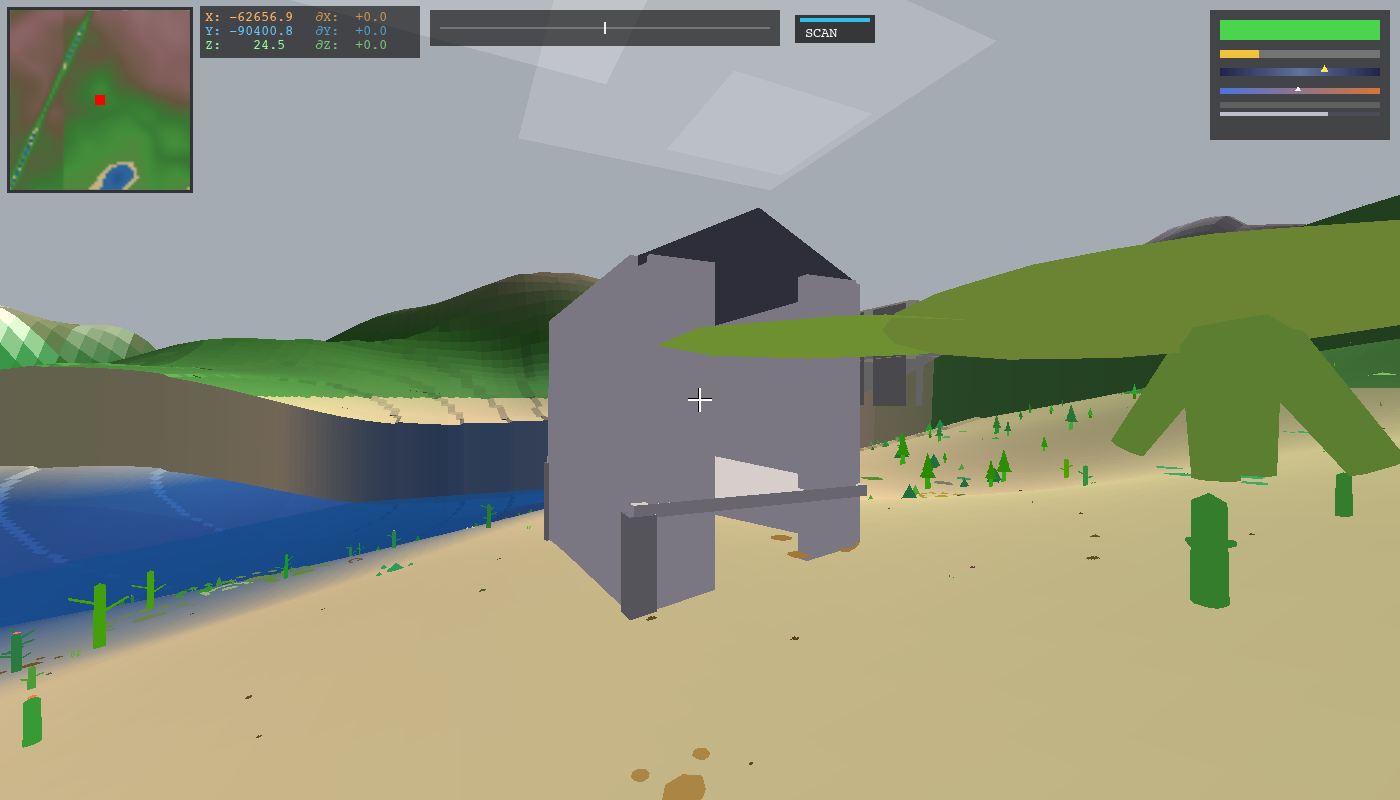The image size is (1400, 800).
Task: Click the yellow progress bar
Action: 1240,52
